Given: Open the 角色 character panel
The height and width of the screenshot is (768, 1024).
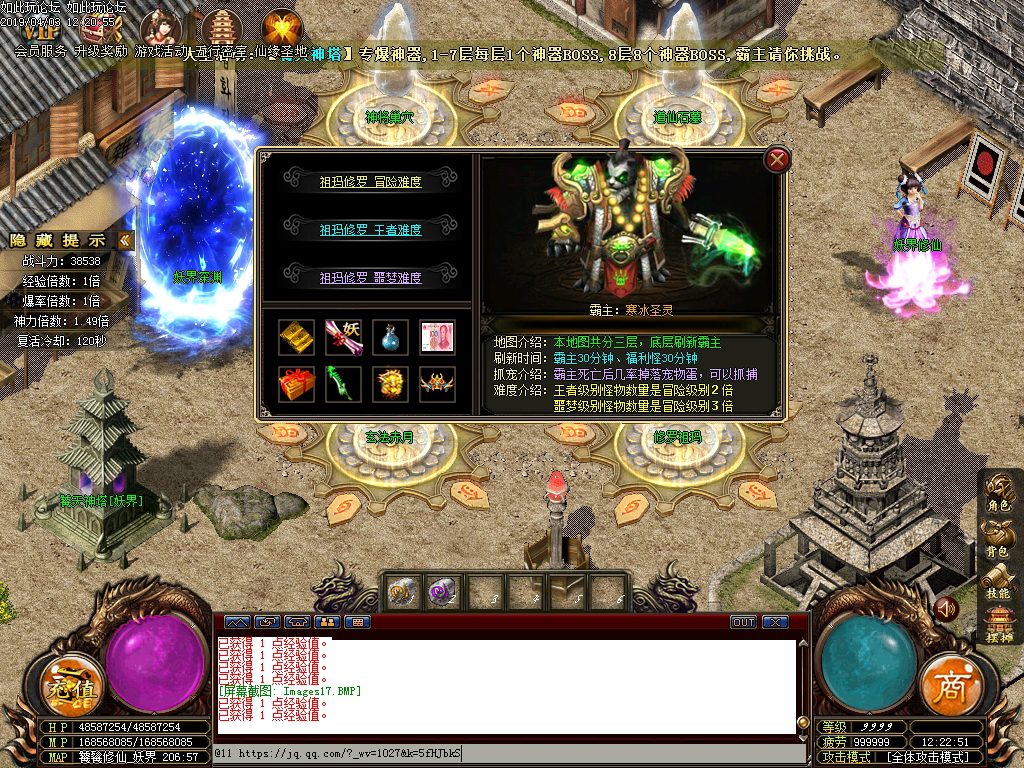Looking at the screenshot, I should pos(999,493).
